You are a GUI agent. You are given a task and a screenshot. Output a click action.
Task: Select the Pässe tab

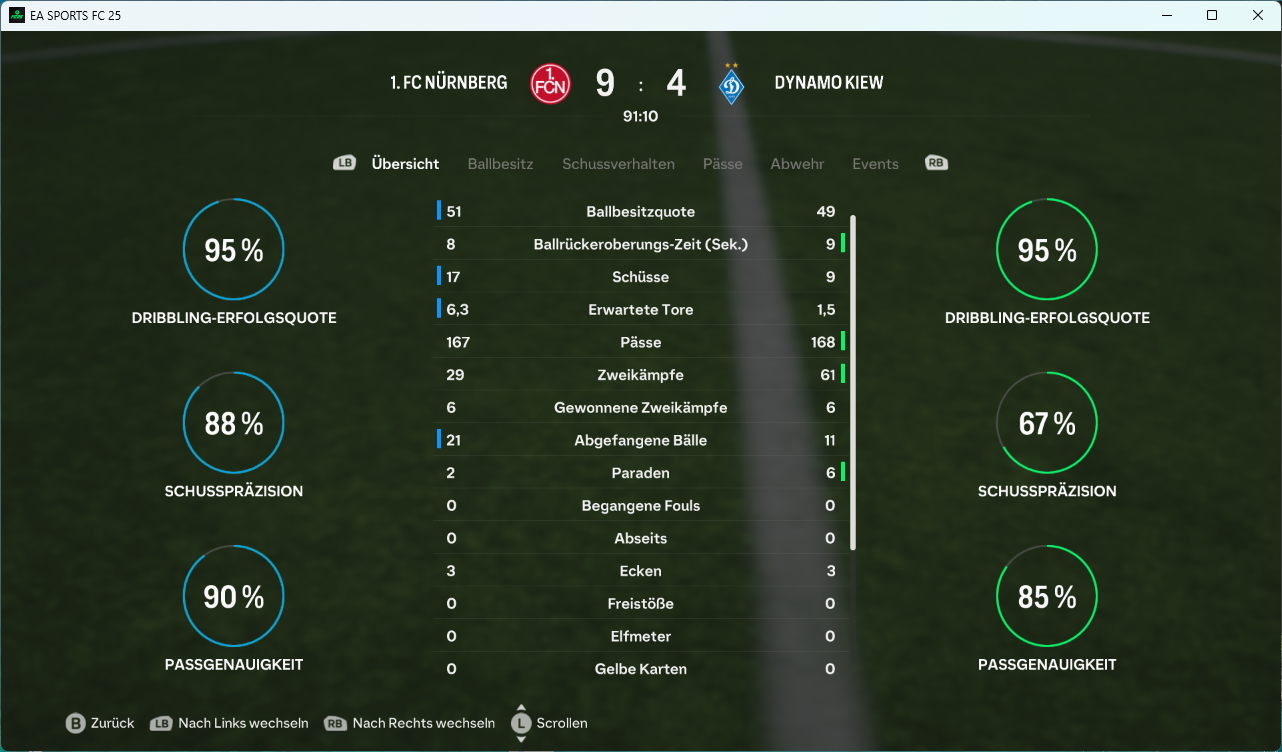(x=722, y=164)
